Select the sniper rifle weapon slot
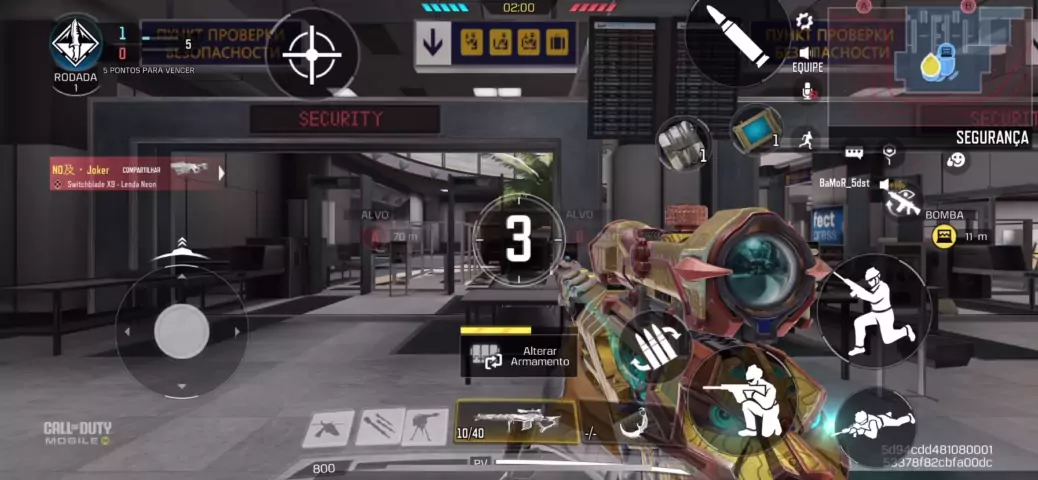This screenshot has width=1038, height=480. tap(516, 421)
